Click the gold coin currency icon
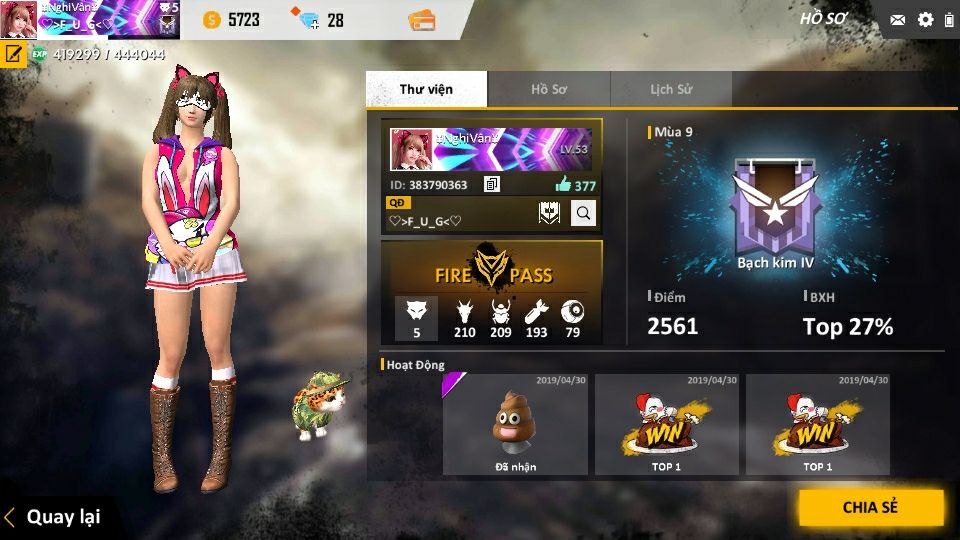The width and height of the screenshot is (960, 540). tap(212, 19)
